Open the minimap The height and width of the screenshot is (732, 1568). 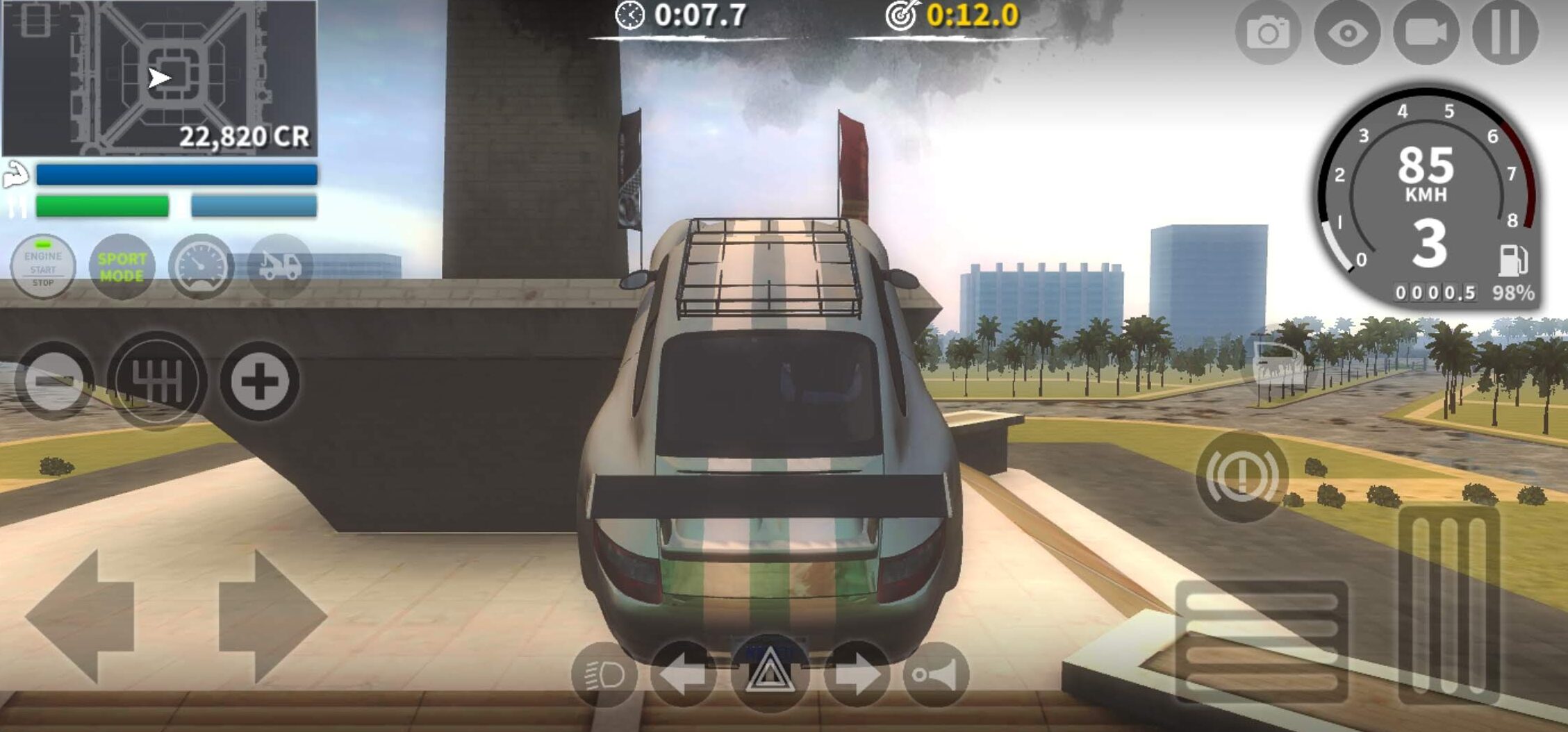(x=159, y=78)
